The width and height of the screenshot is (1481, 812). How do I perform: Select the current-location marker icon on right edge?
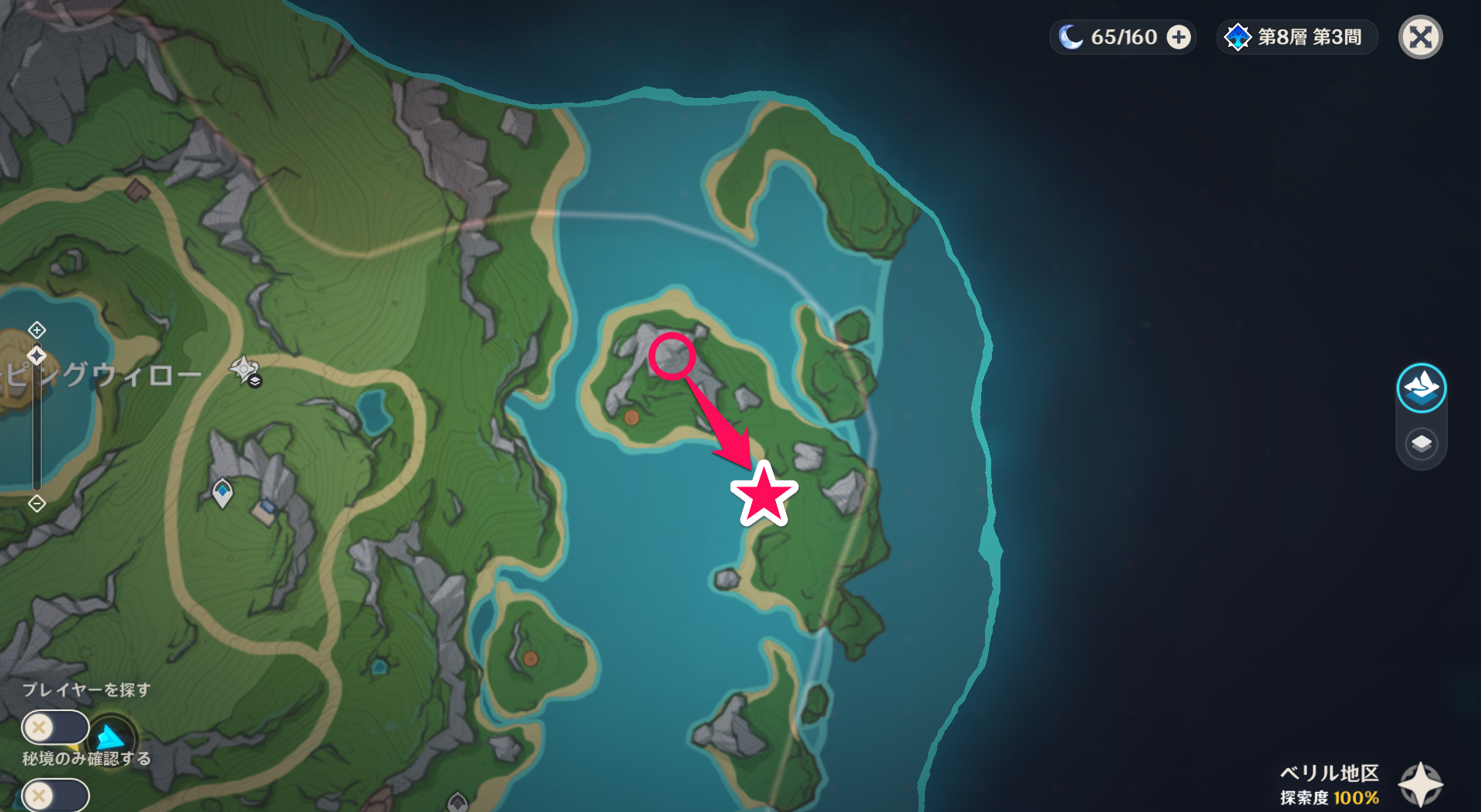(x=1421, y=388)
